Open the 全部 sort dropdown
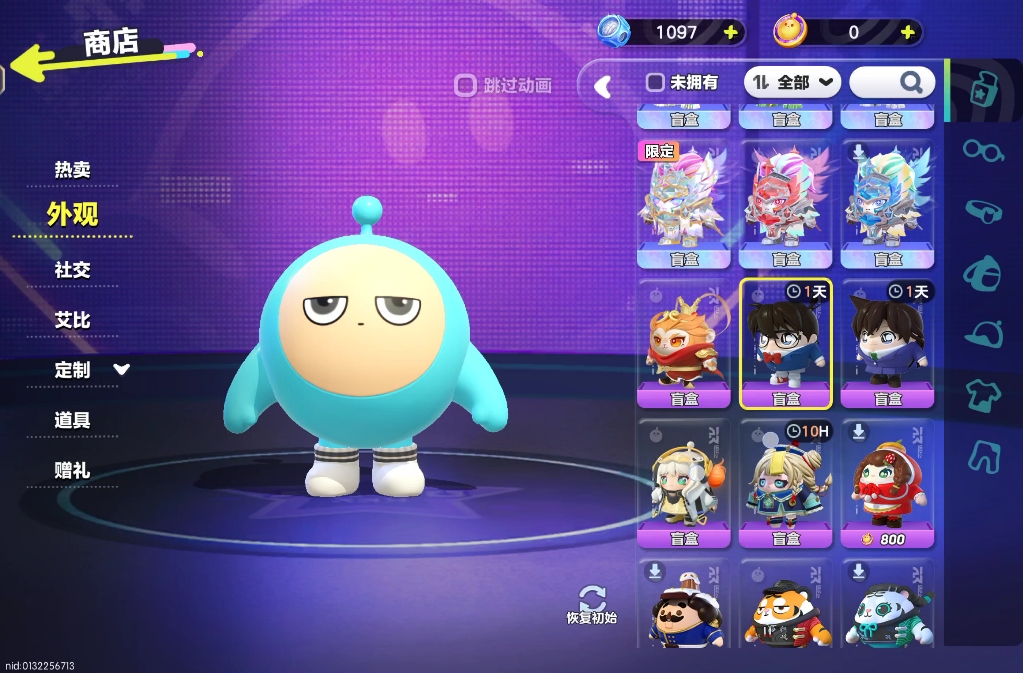Screen dimensions: 1023x673 (x=794, y=82)
